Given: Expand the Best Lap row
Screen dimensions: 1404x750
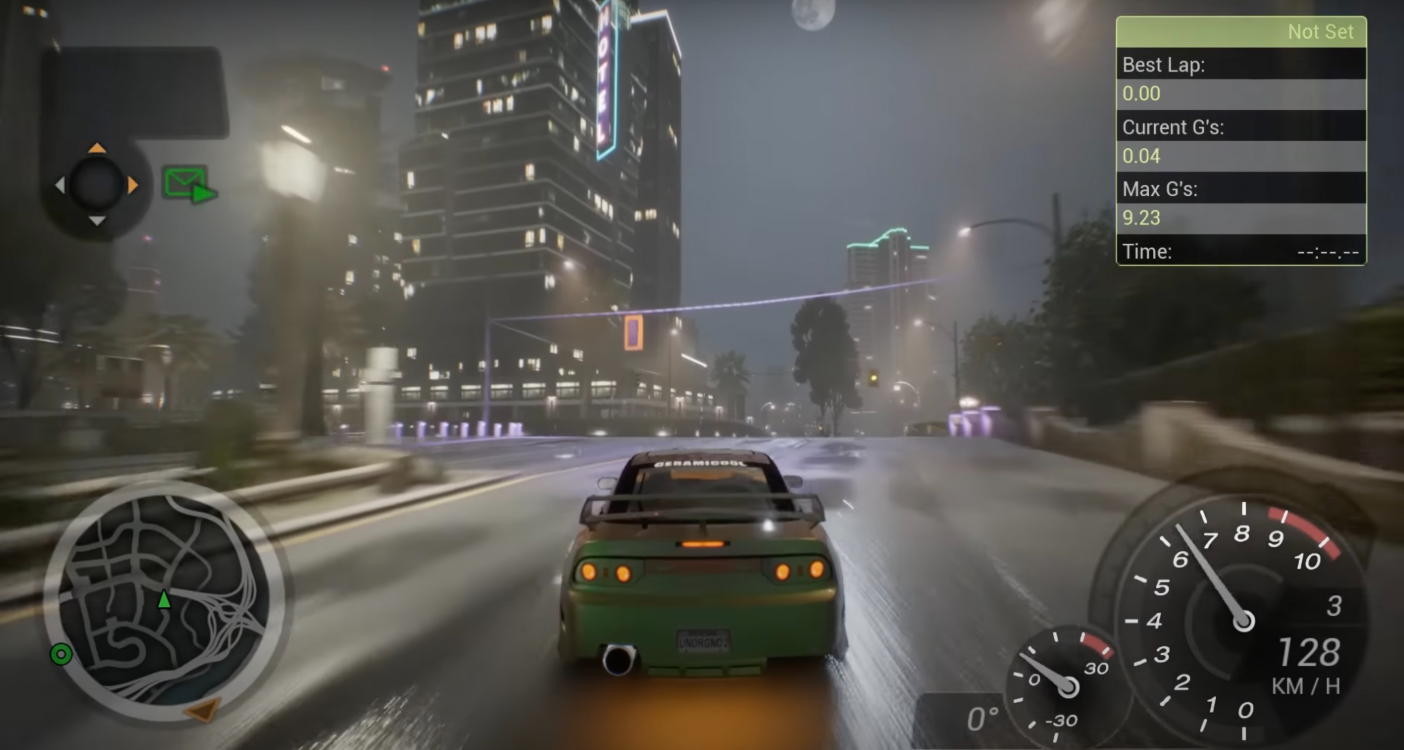Looking at the screenshot, I should click(x=1240, y=64).
